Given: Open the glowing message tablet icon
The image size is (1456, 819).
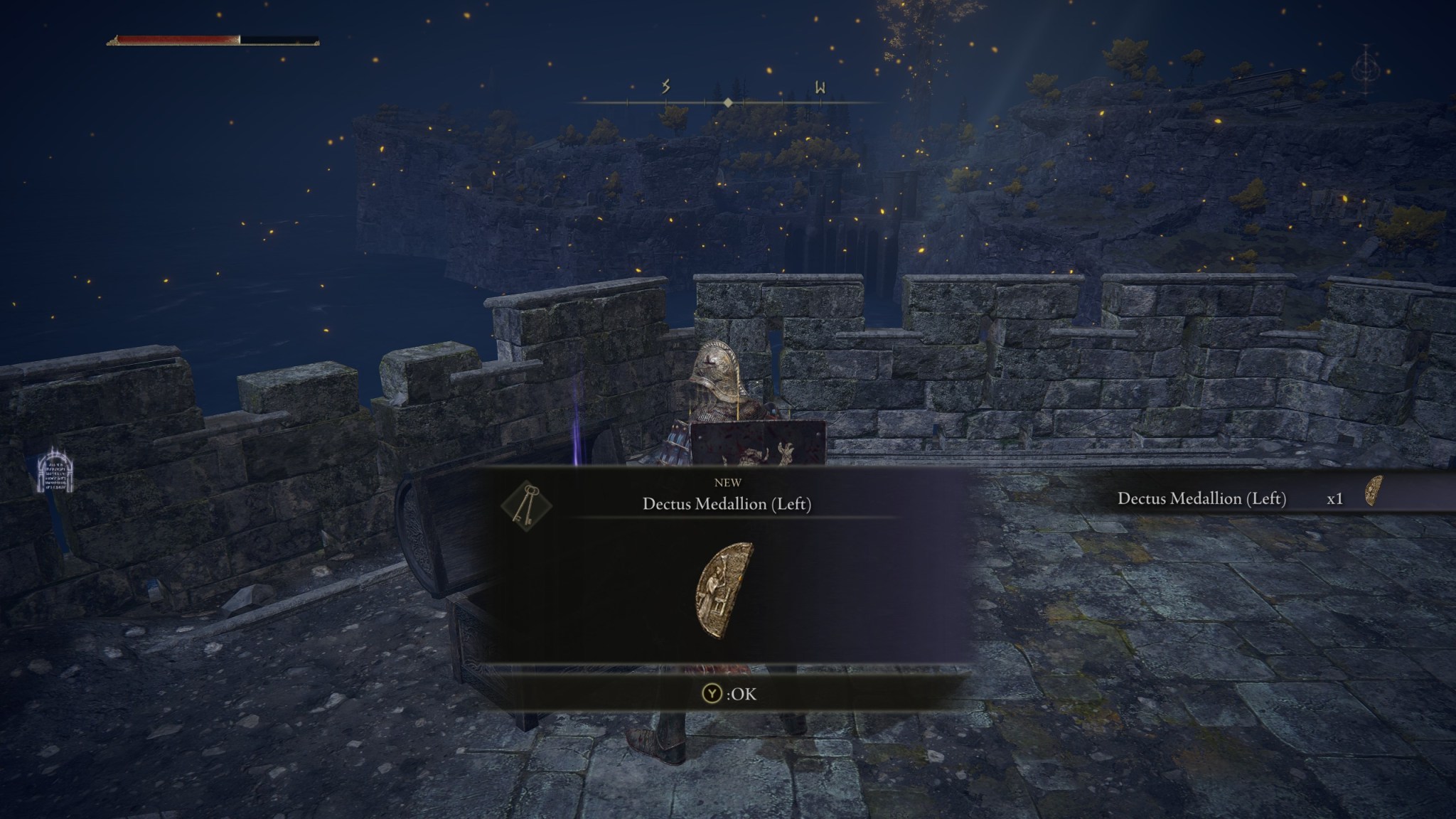Looking at the screenshot, I should (x=55, y=472).
